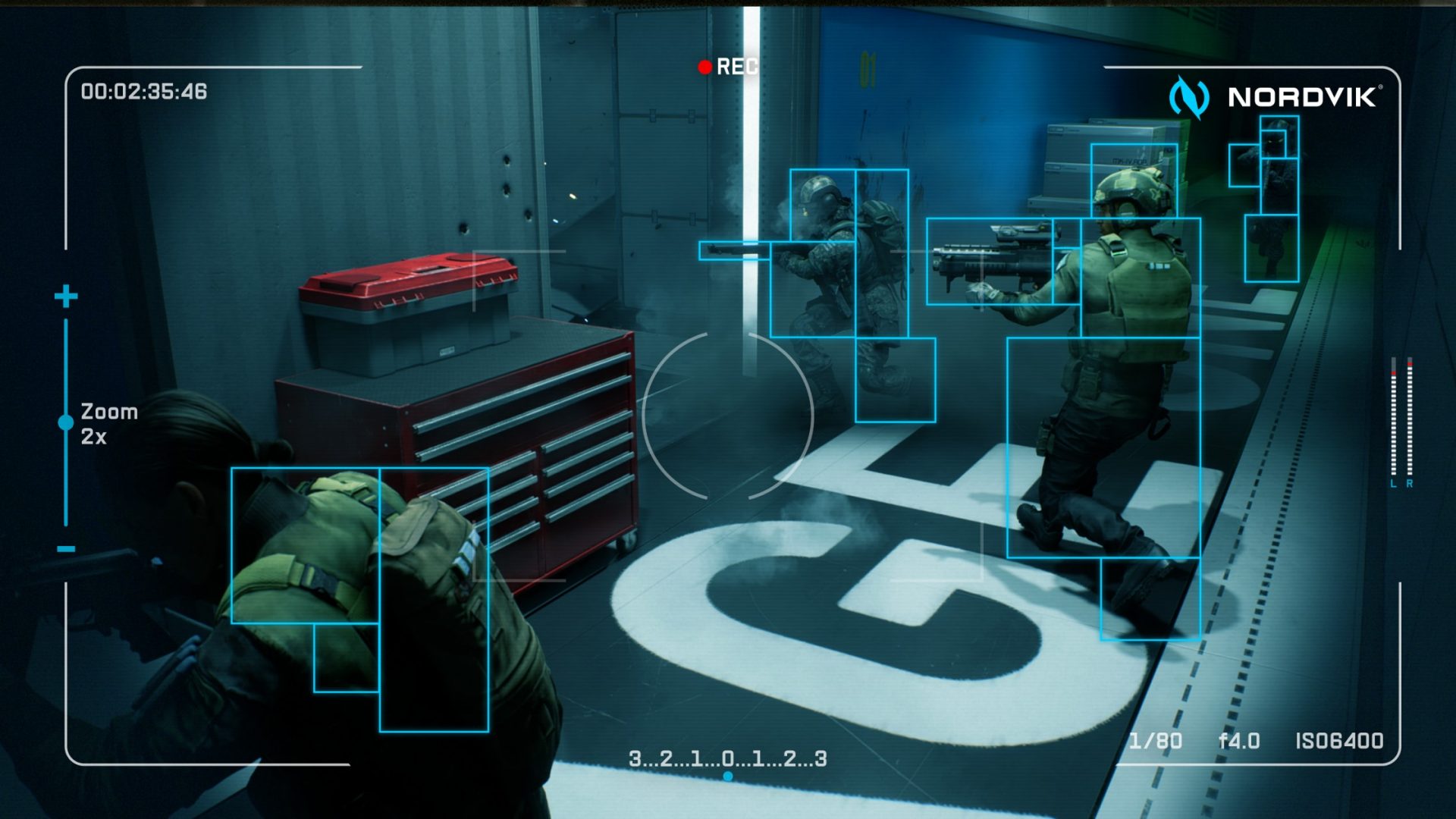Click the zoom plus button
This screenshot has width=1456, height=819.
coord(66,296)
